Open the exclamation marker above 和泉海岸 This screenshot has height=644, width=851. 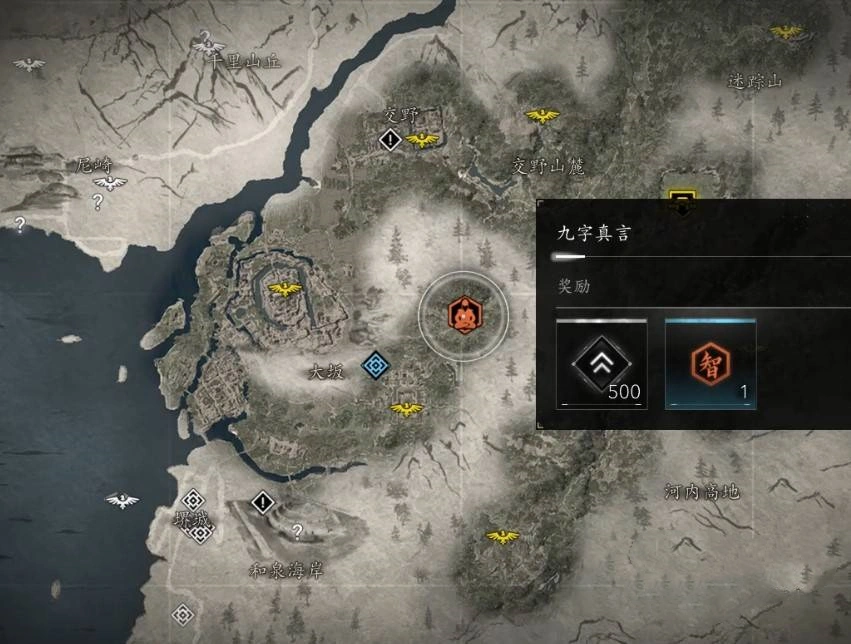pos(262,502)
